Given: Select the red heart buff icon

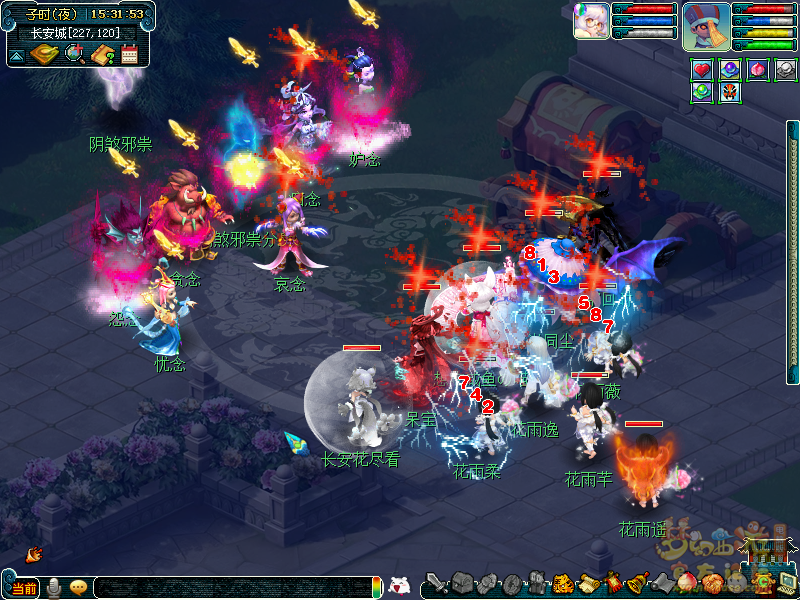Looking at the screenshot, I should pos(701,70).
